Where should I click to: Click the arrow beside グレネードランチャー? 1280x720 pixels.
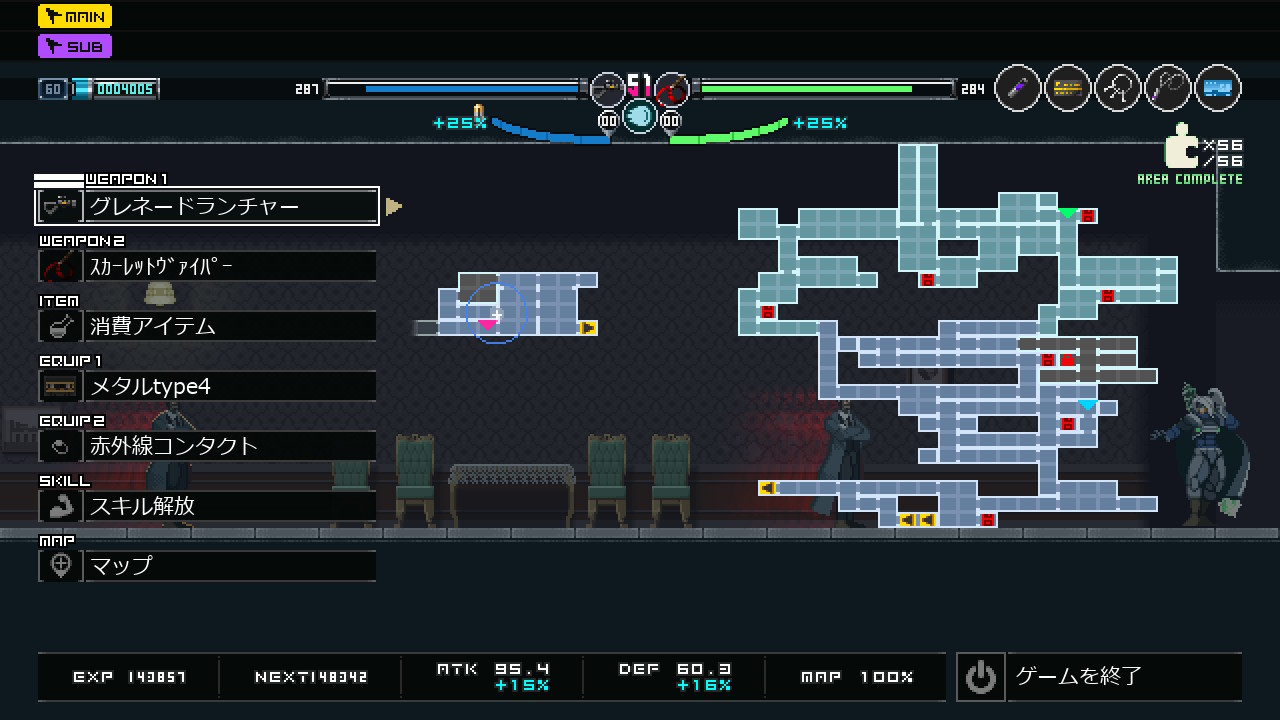394,207
